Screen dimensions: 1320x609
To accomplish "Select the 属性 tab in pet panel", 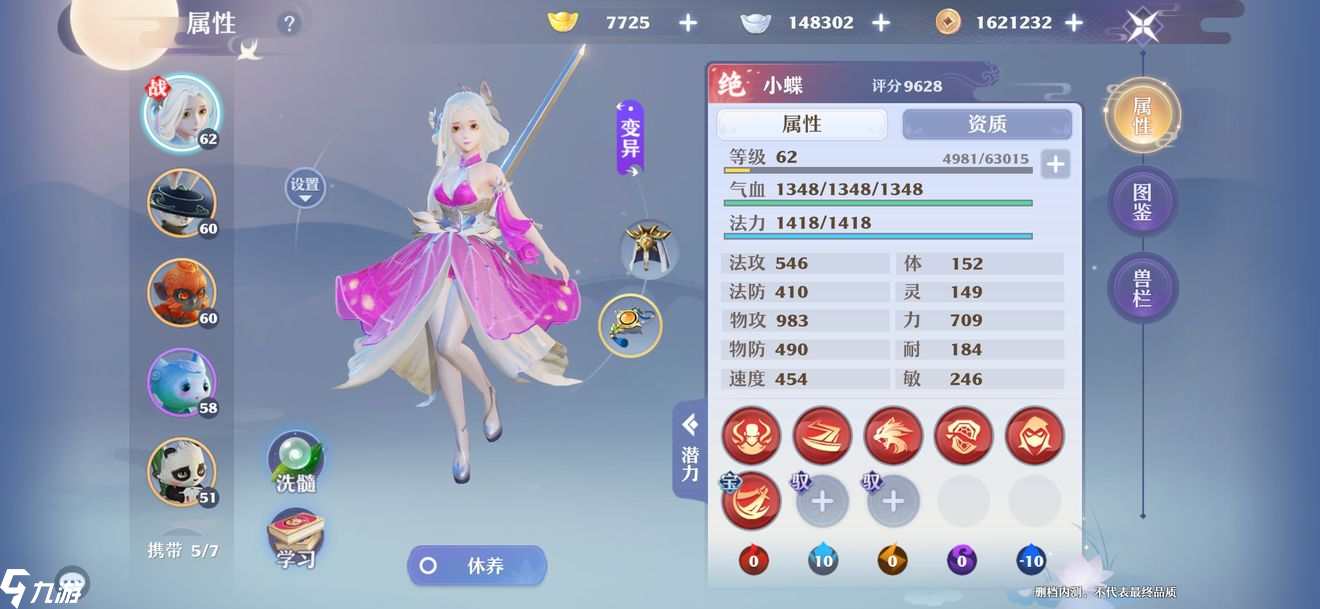I will tap(802, 124).
